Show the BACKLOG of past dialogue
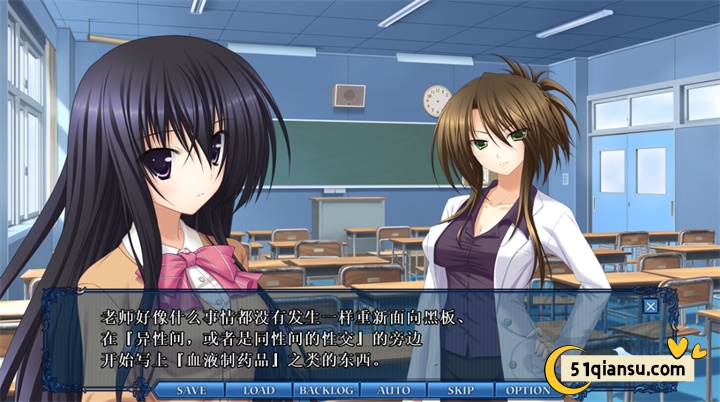Image resolution: width=720 pixels, height=402 pixels. pos(326,389)
